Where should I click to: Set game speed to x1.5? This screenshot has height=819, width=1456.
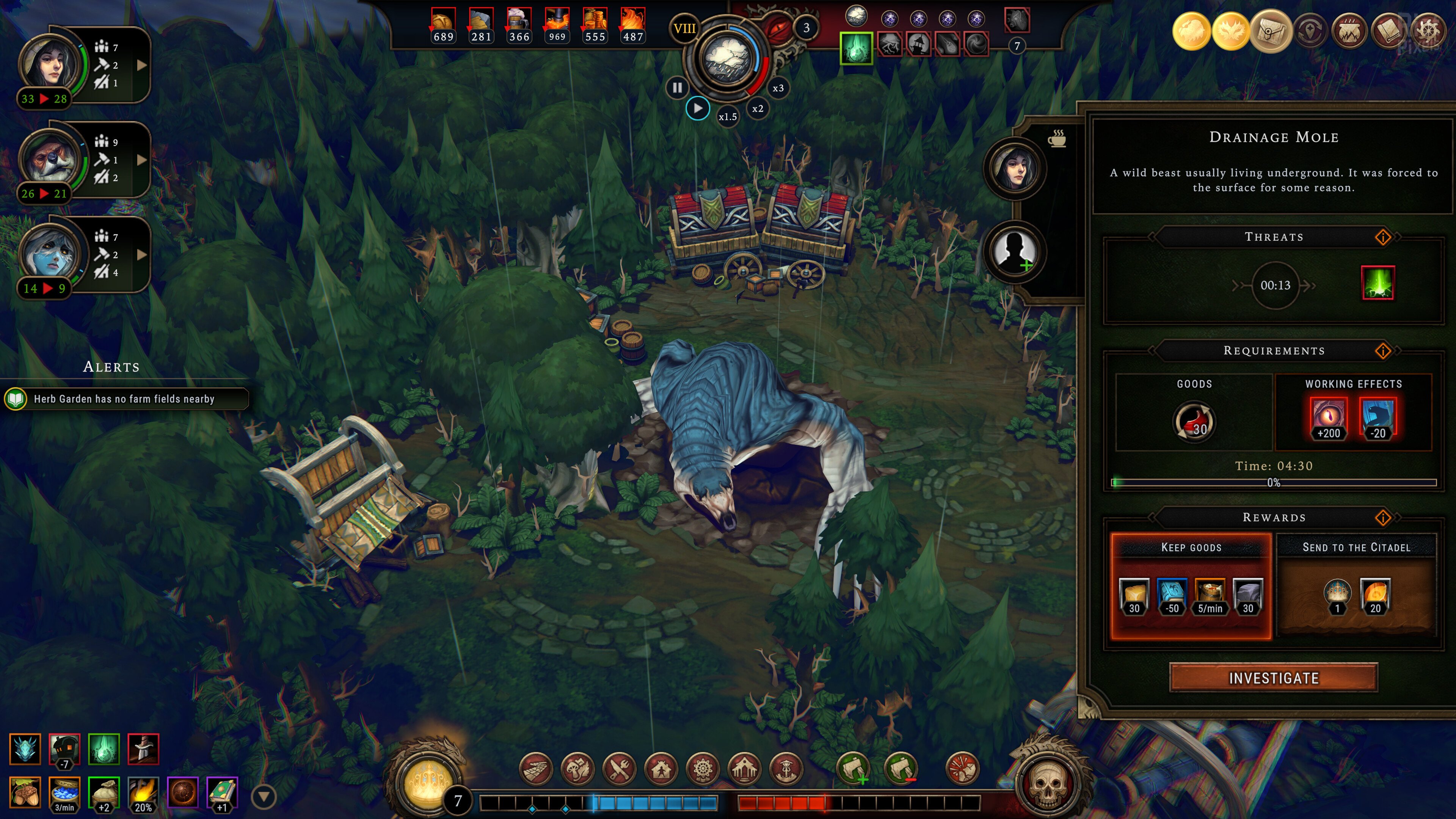728,117
